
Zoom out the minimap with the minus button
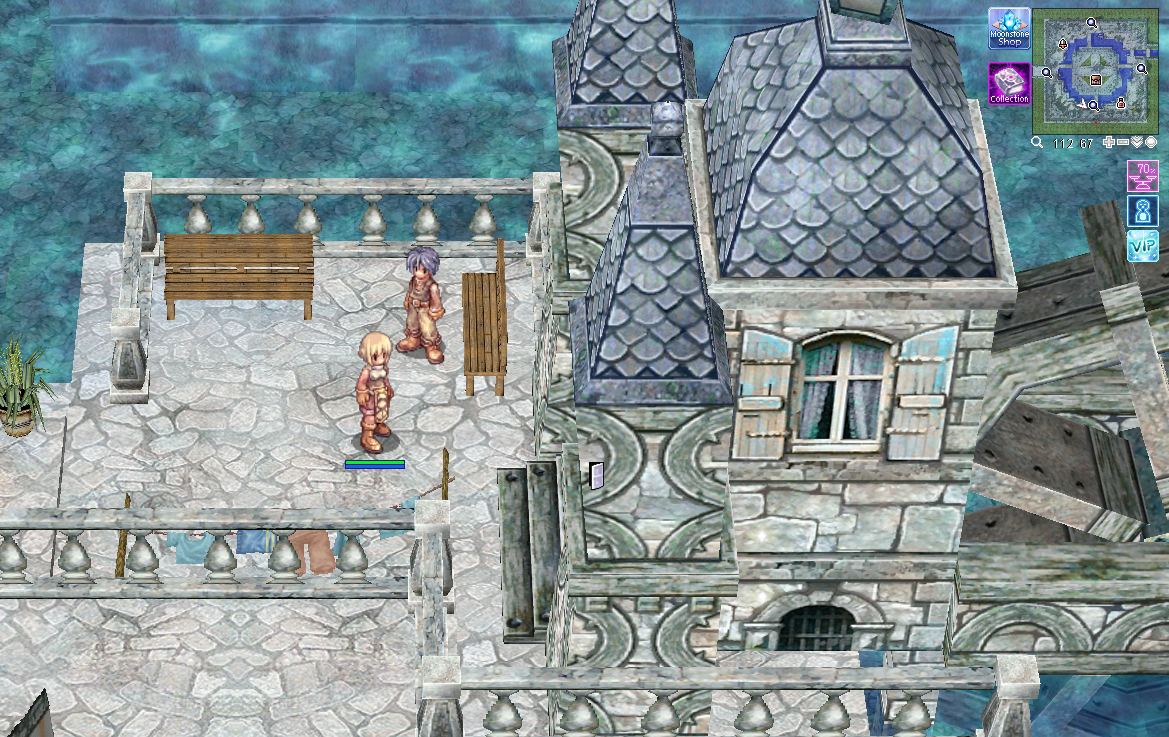(1123, 143)
